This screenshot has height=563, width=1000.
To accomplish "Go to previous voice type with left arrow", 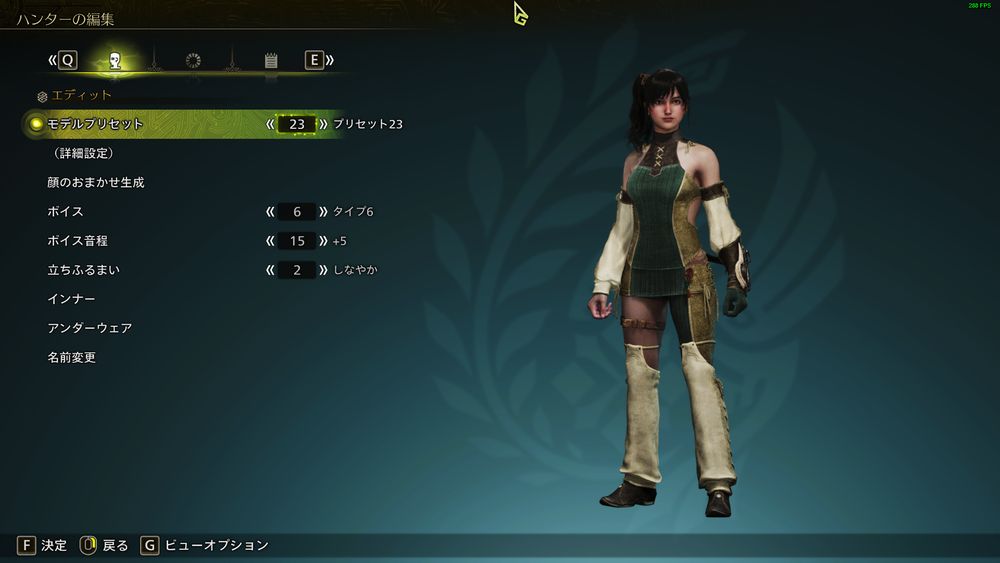I will pyautogui.click(x=270, y=212).
